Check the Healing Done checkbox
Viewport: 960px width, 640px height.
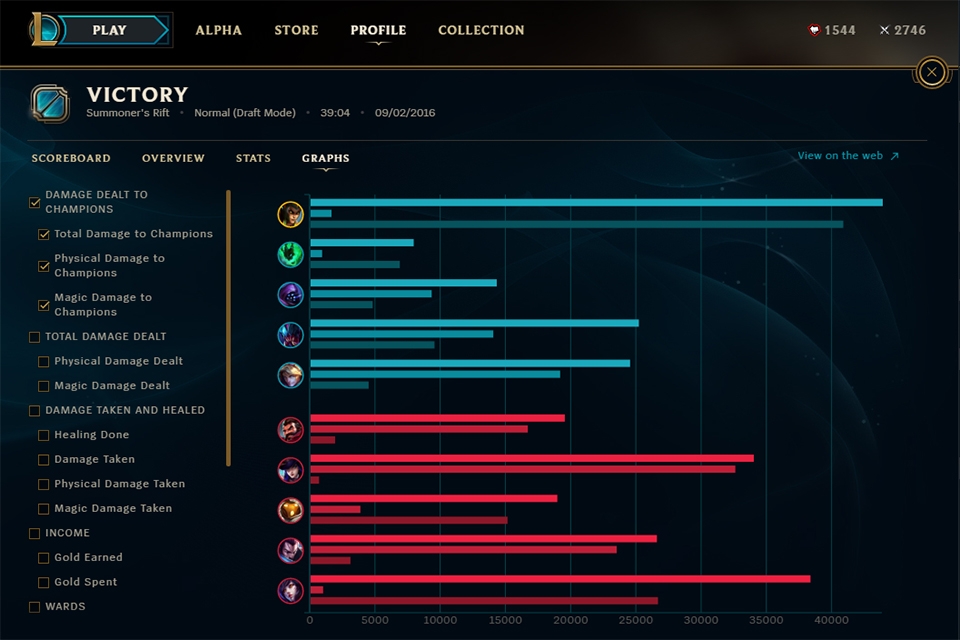tap(44, 435)
